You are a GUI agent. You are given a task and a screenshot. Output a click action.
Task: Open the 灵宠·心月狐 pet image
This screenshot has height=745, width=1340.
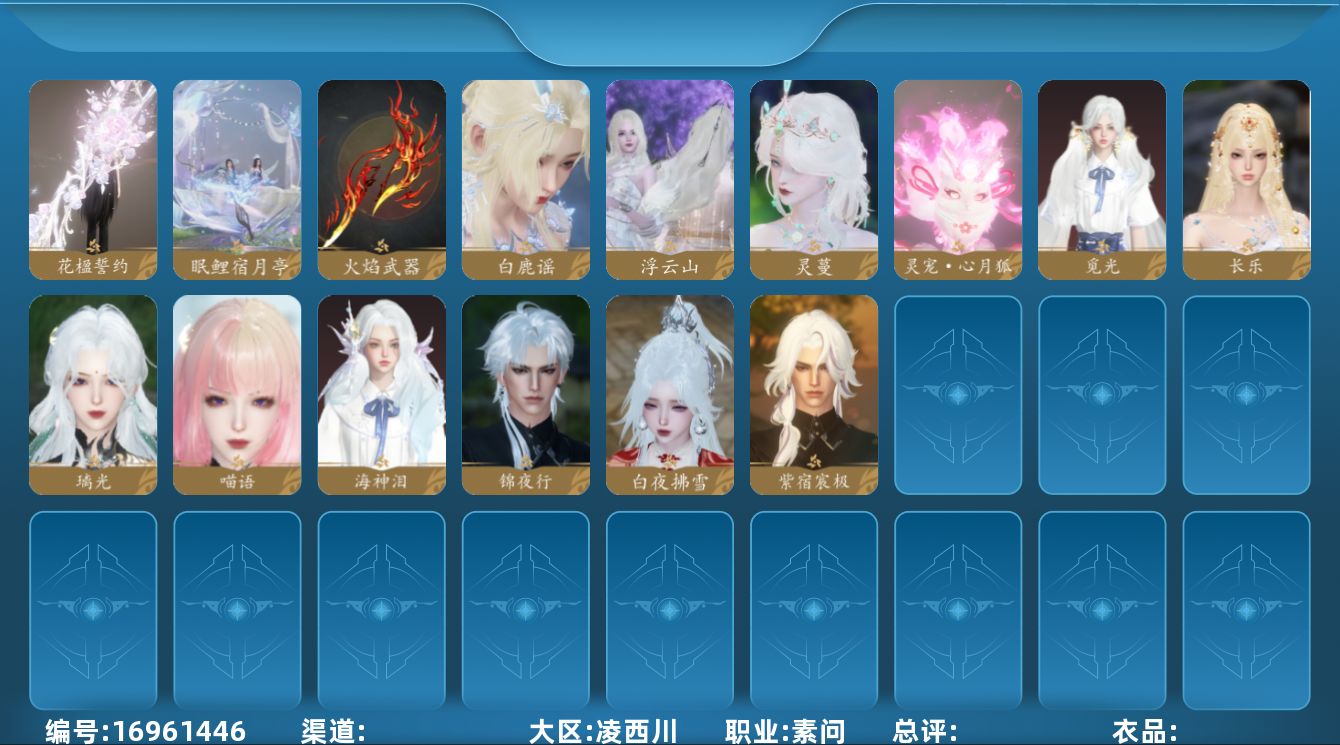[957, 178]
